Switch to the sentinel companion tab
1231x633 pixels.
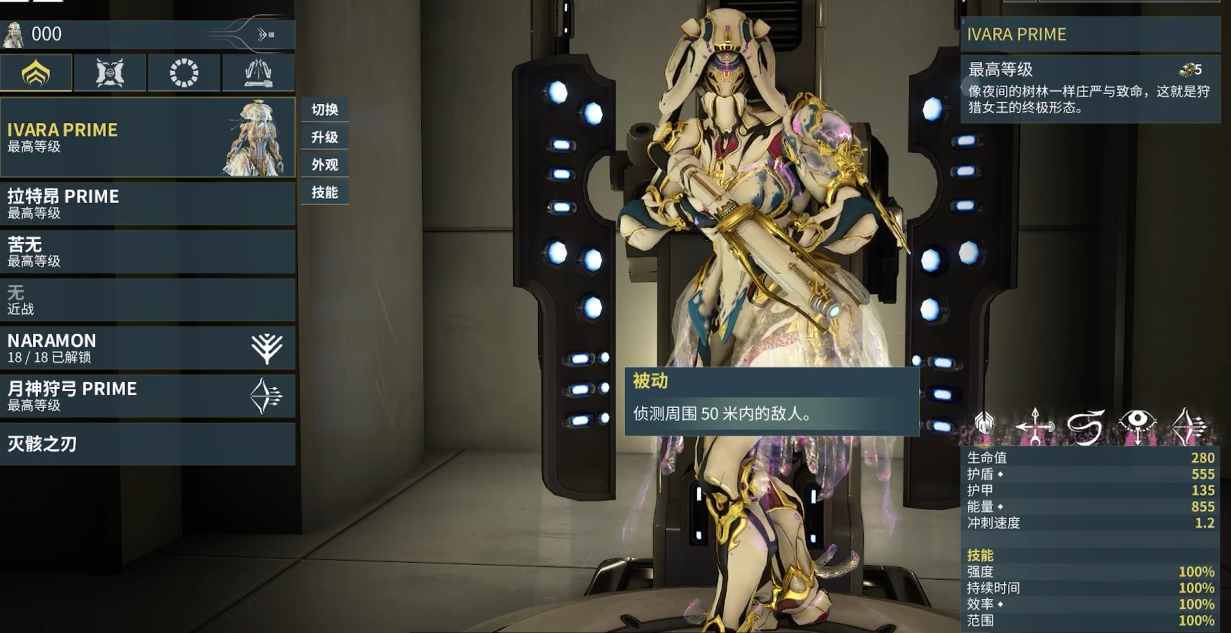pos(110,73)
